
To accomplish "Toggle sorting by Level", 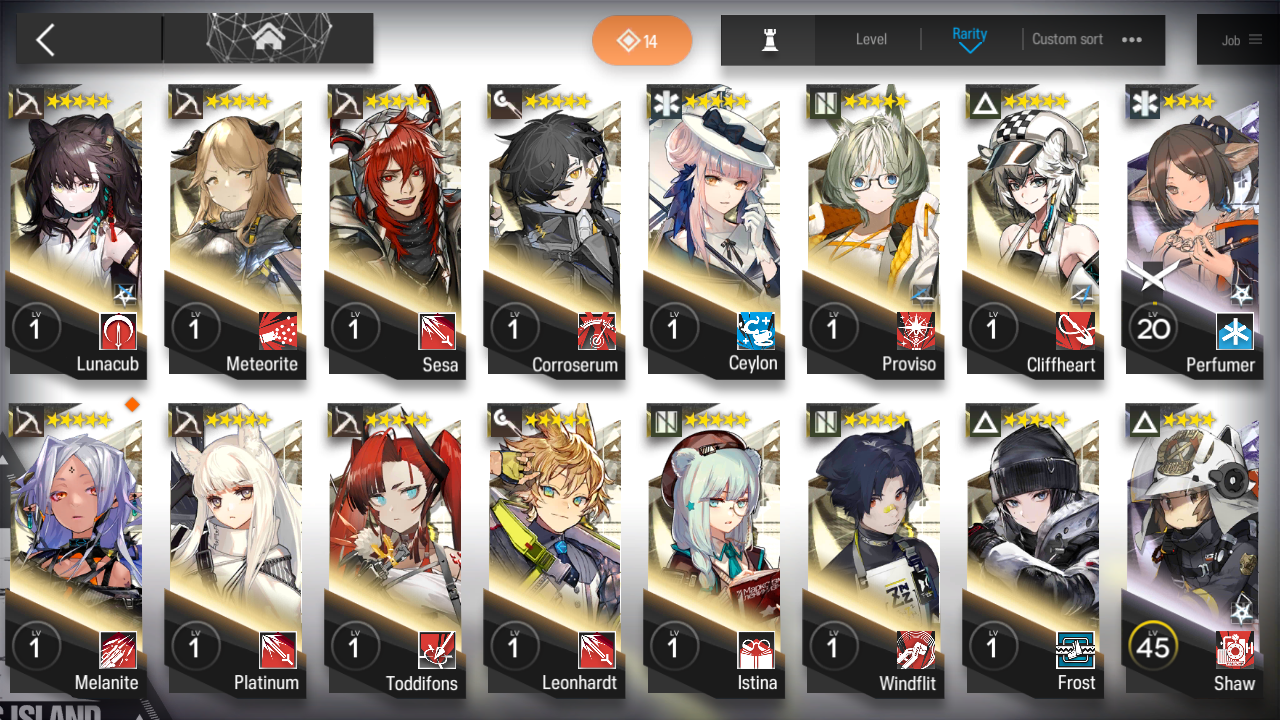I will (869, 40).
